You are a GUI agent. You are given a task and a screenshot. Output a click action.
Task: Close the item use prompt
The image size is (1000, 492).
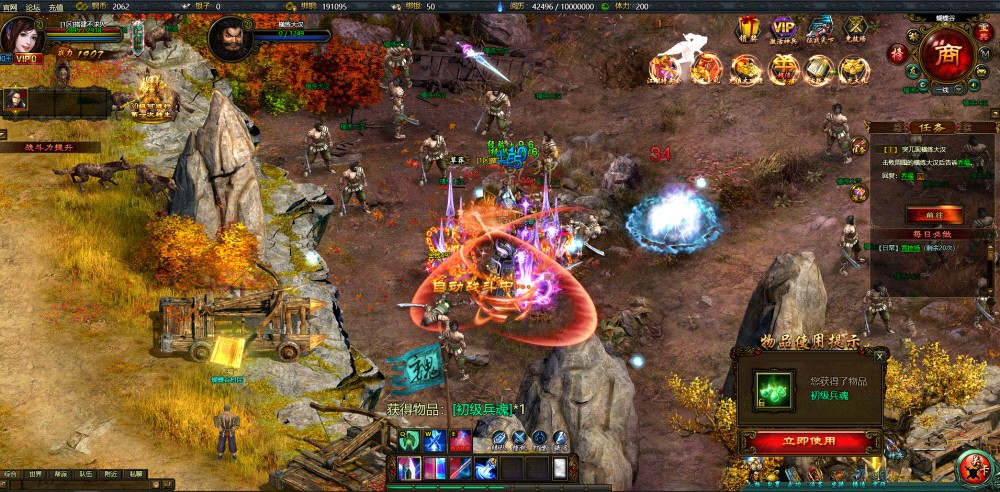tap(880, 355)
